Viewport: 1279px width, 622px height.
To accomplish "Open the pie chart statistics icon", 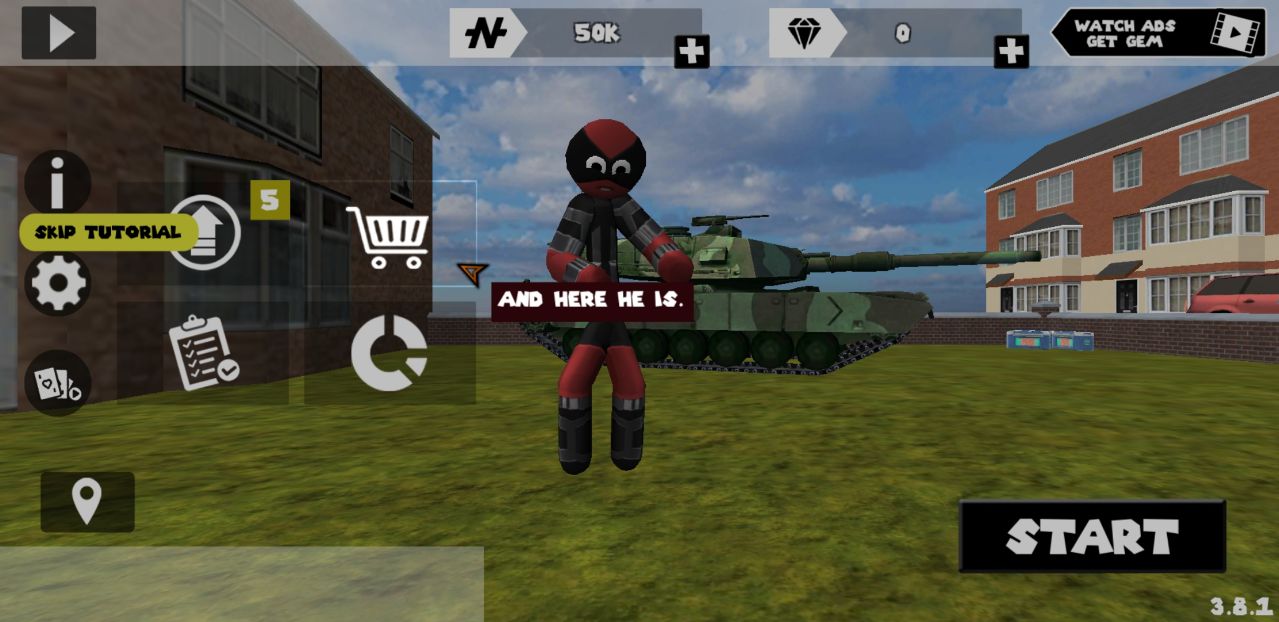I will click(x=389, y=352).
